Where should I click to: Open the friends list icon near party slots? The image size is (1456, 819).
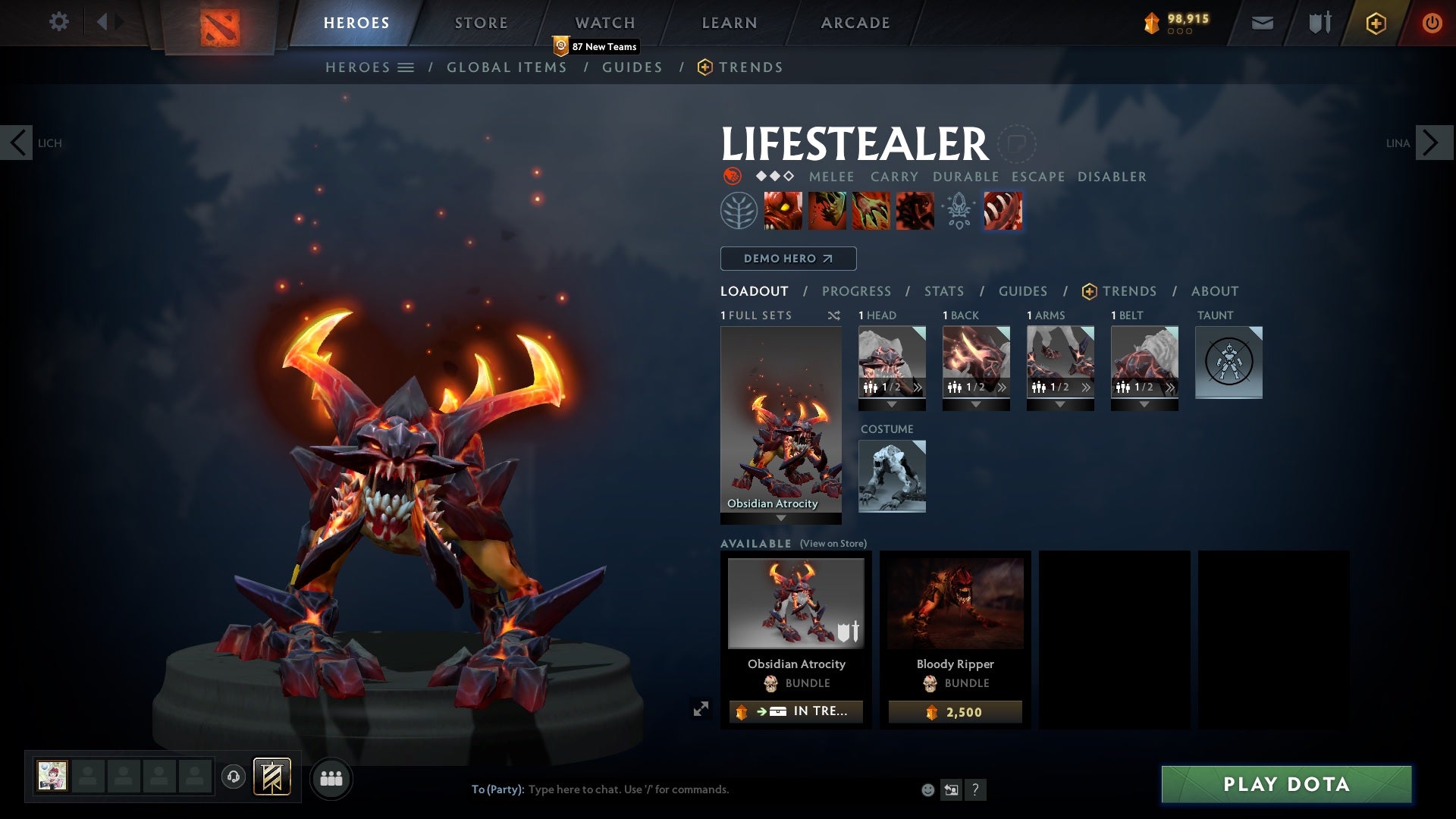(x=330, y=778)
